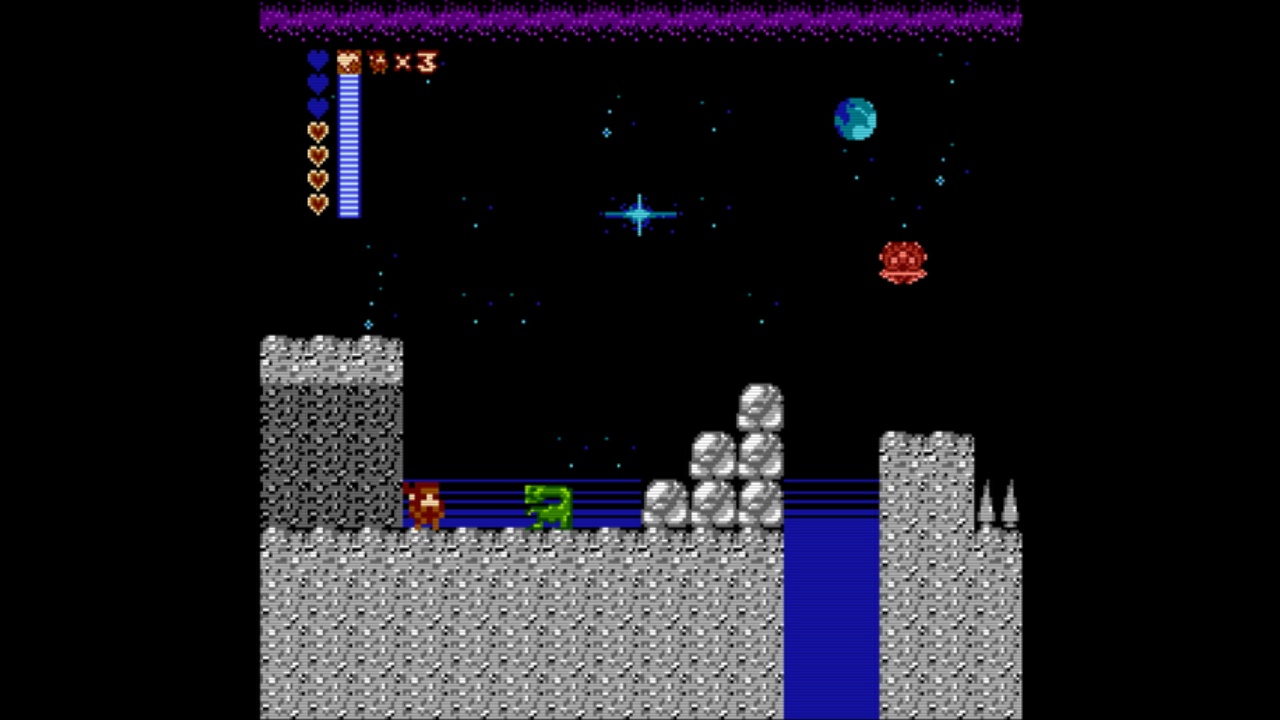This screenshot has width=1280, height=720.
Task: Click the Earth planet in the upper right sky
Action: (855, 117)
